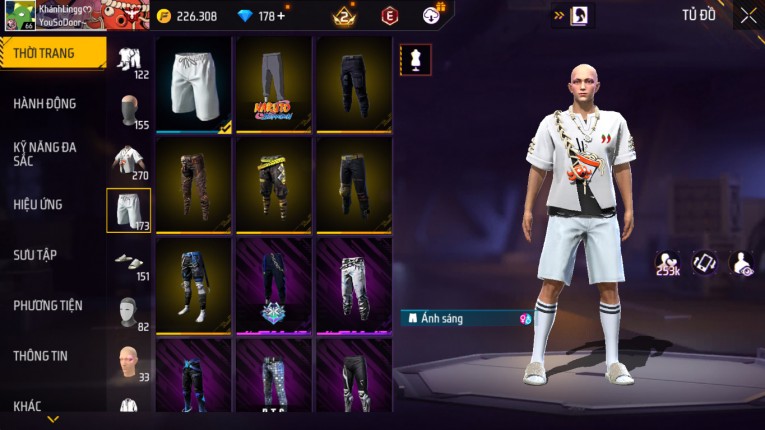765x430 pixels.
Task: Choose the Naruto grey pants item
Action: pyautogui.click(x=274, y=84)
